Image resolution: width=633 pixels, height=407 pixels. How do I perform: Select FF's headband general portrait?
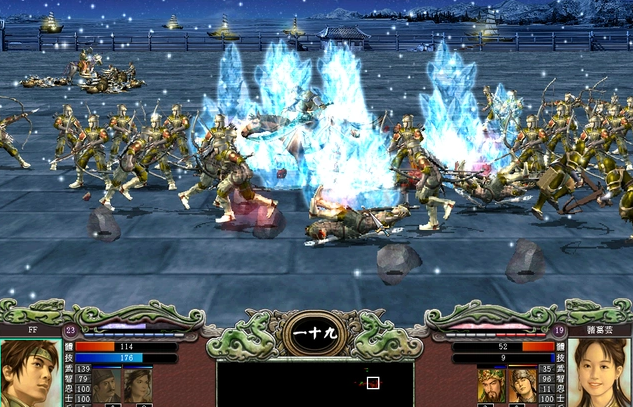(x=30, y=374)
